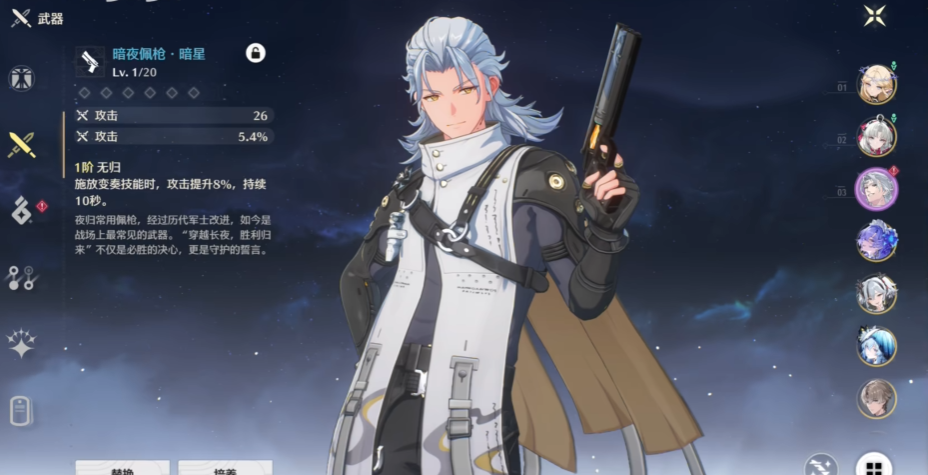928x475 pixels.
Task: Open the character profile card tab
Action: [21, 410]
